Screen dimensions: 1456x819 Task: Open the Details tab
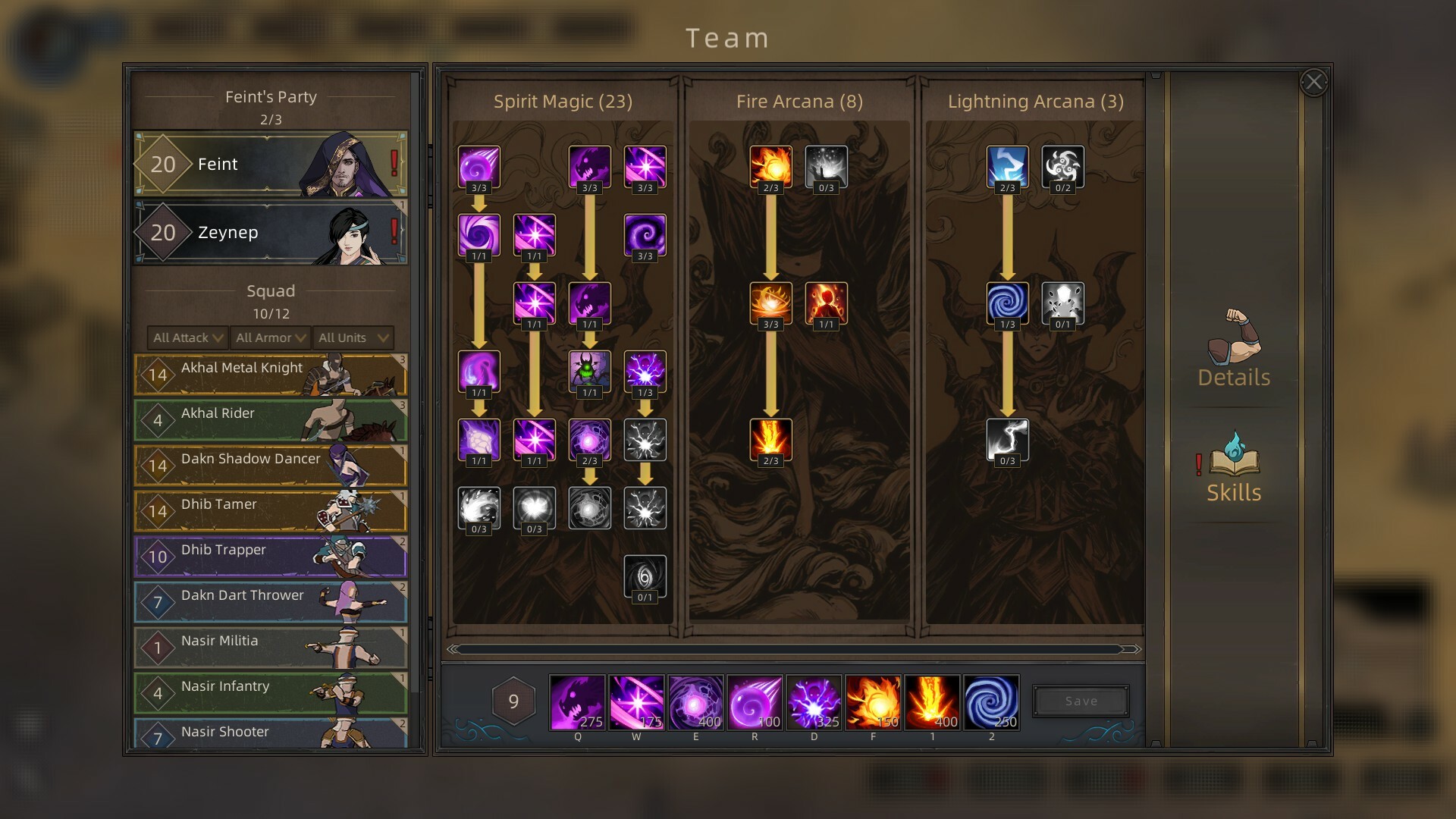click(1234, 350)
